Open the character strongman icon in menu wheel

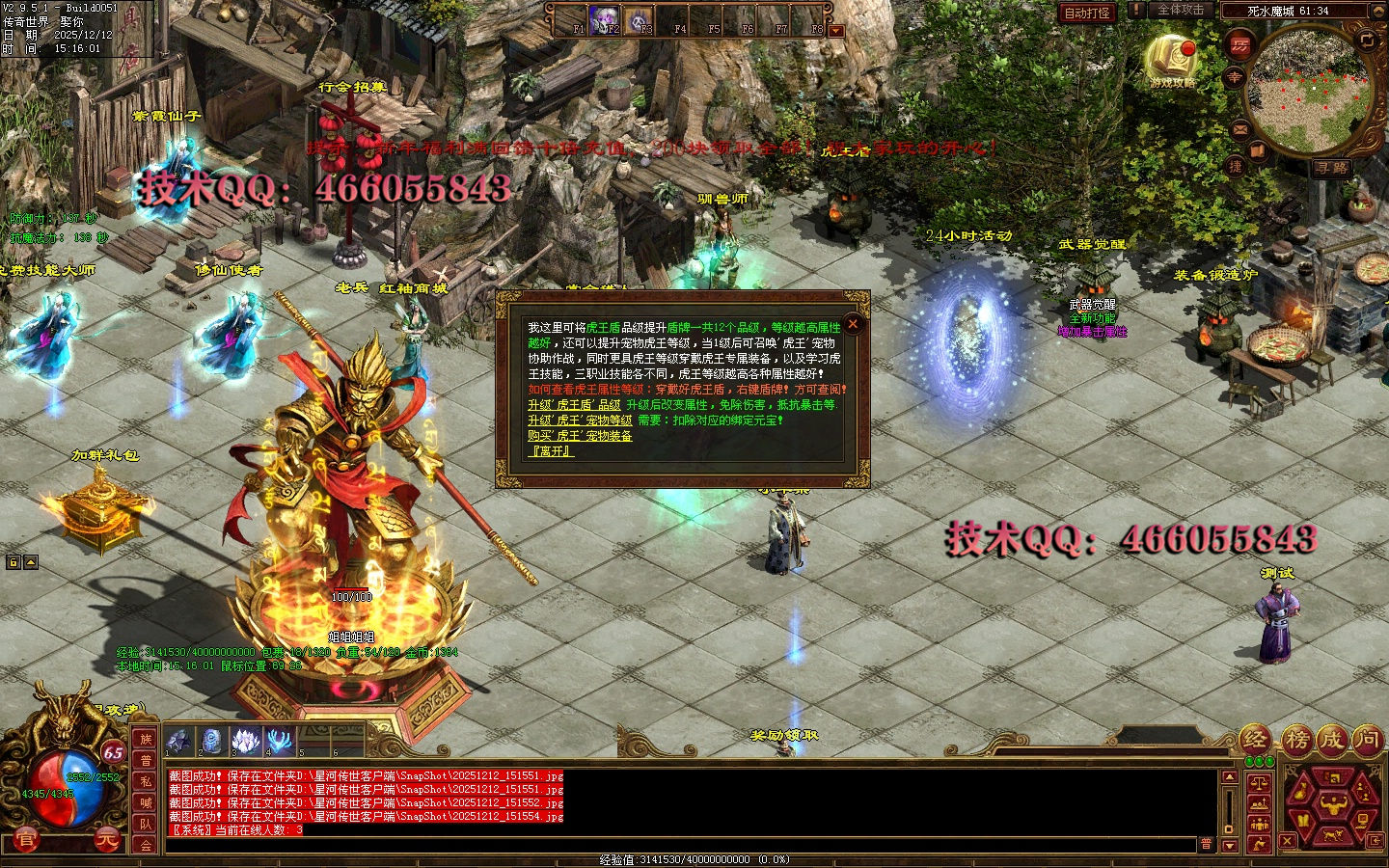pyautogui.click(x=1335, y=804)
